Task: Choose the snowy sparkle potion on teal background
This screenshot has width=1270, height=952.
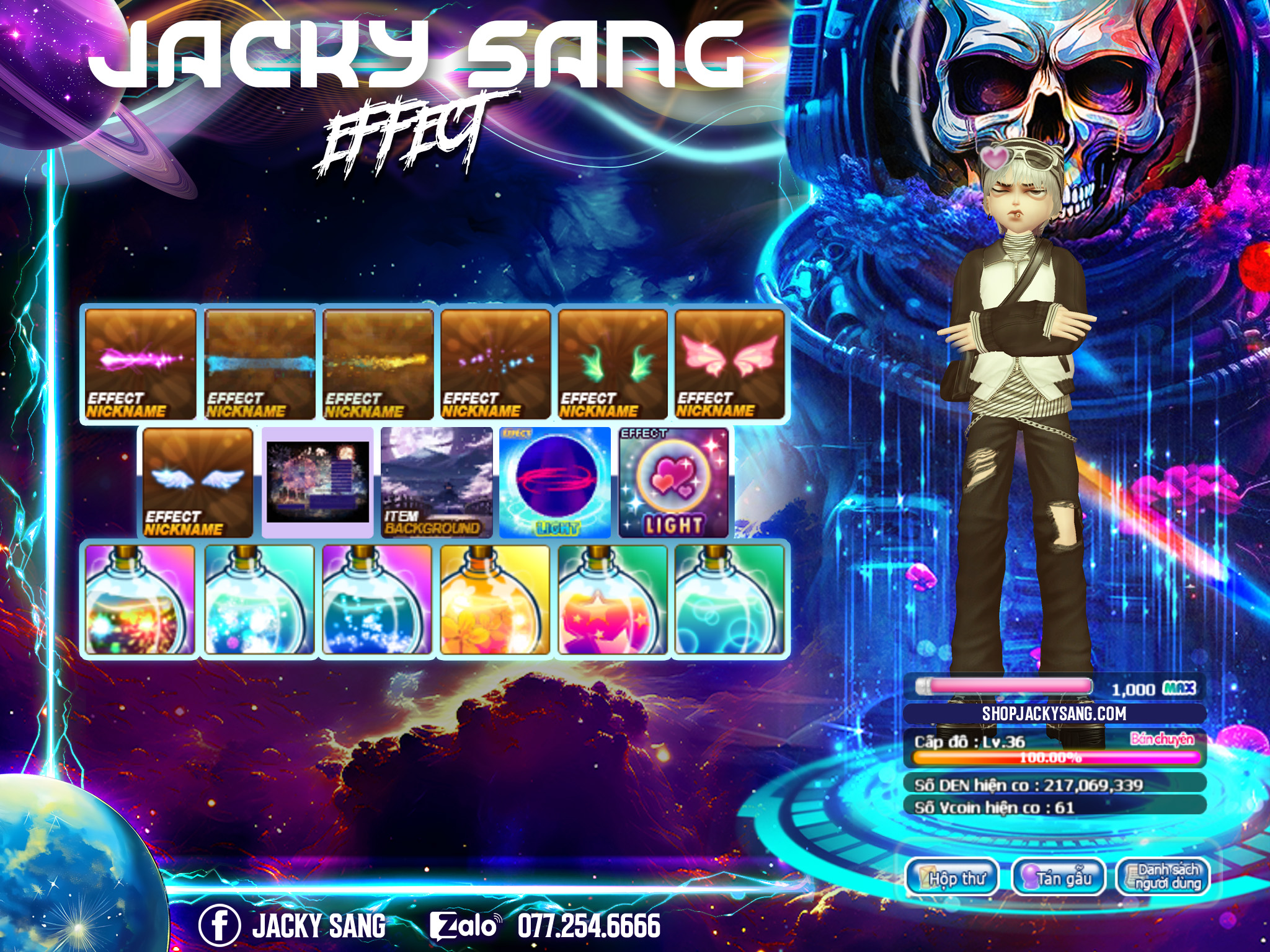Action: coord(260,600)
